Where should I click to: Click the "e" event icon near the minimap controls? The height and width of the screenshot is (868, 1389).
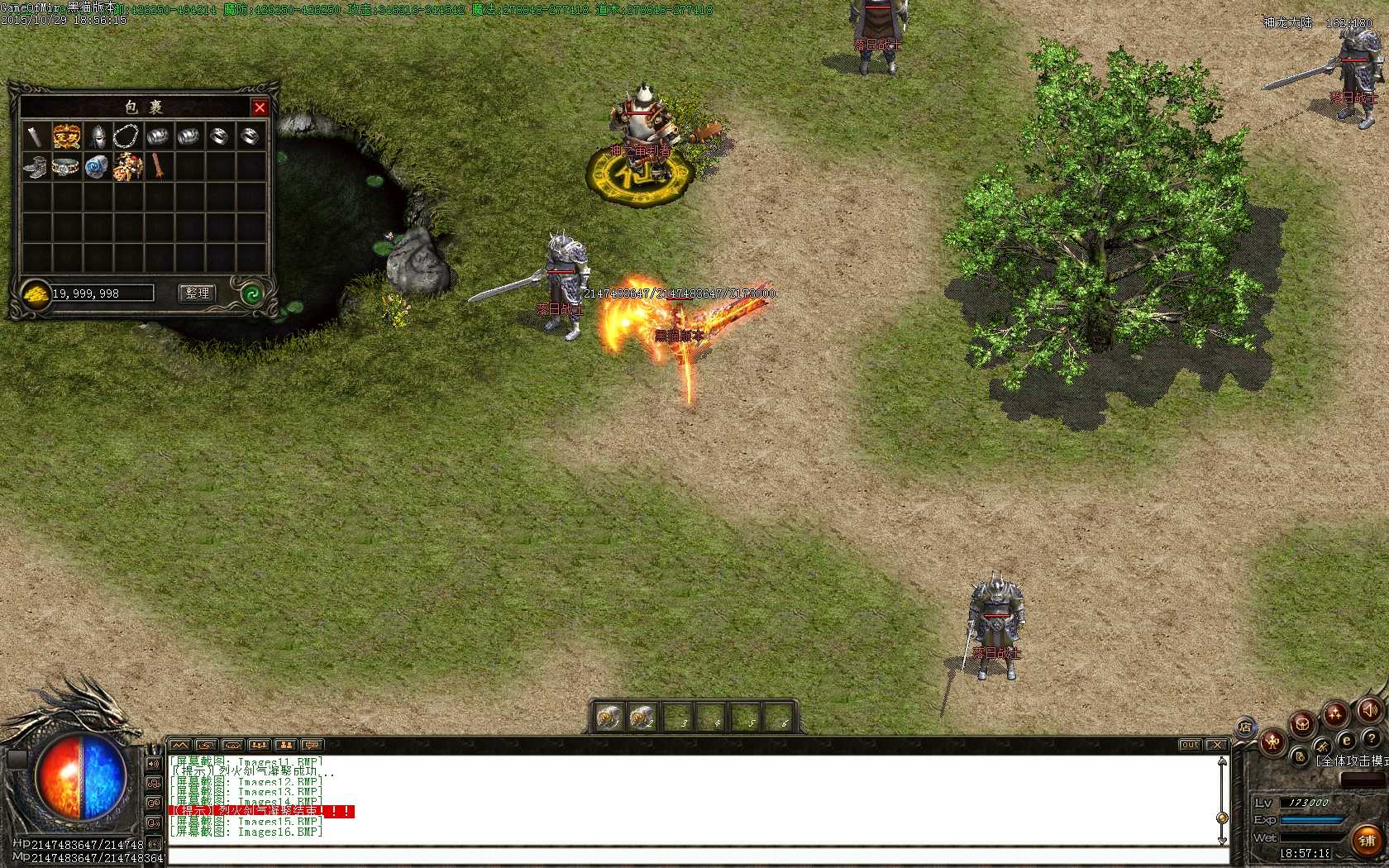point(1347,741)
